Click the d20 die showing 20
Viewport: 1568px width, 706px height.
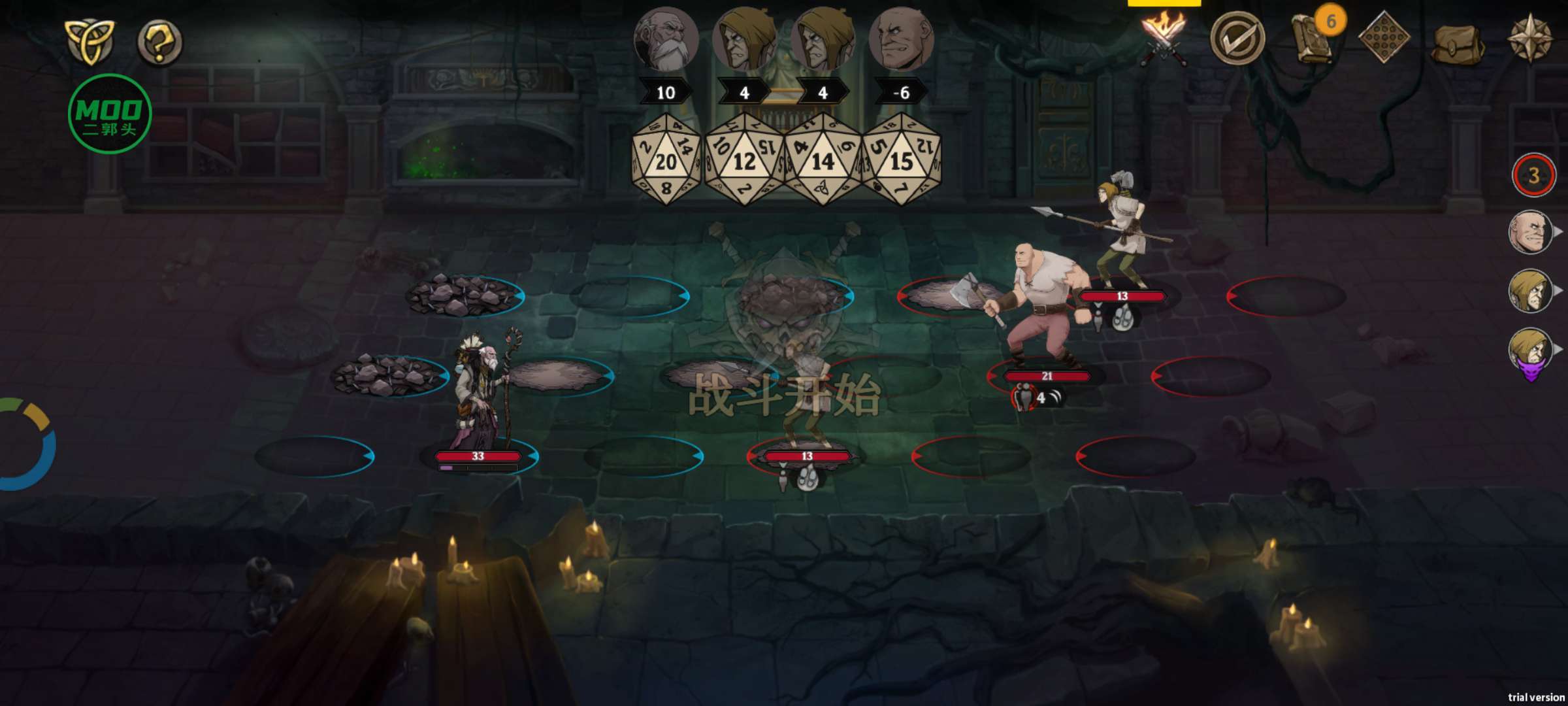(x=666, y=160)
